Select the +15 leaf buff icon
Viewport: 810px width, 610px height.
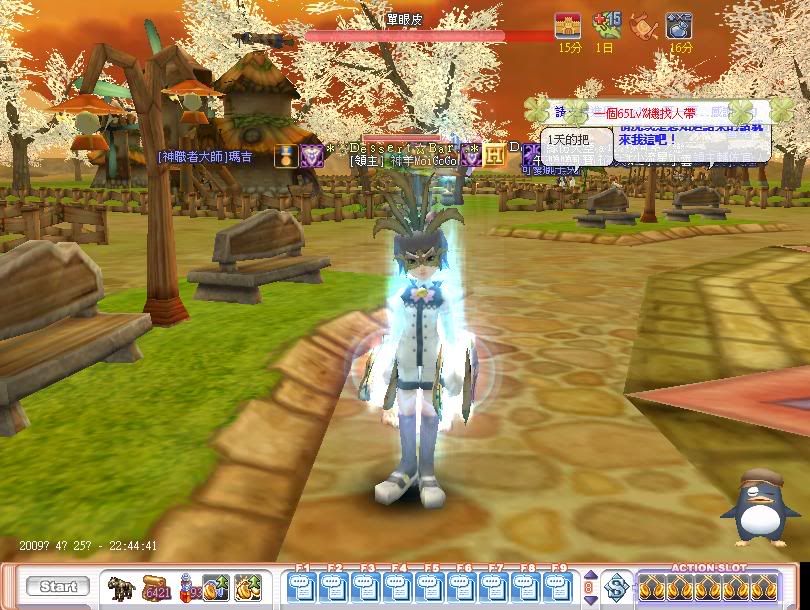tap(606, 25)
